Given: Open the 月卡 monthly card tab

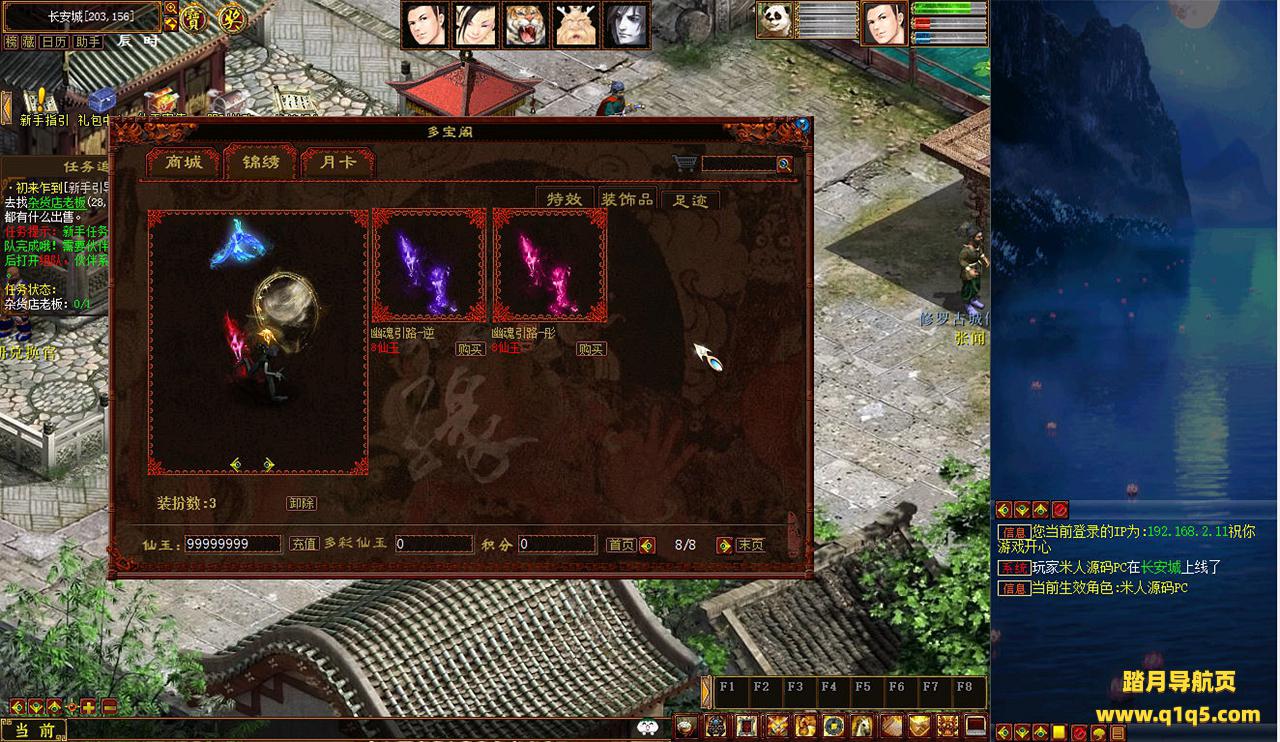Looking at the screenshot, I should pos(337,163).
